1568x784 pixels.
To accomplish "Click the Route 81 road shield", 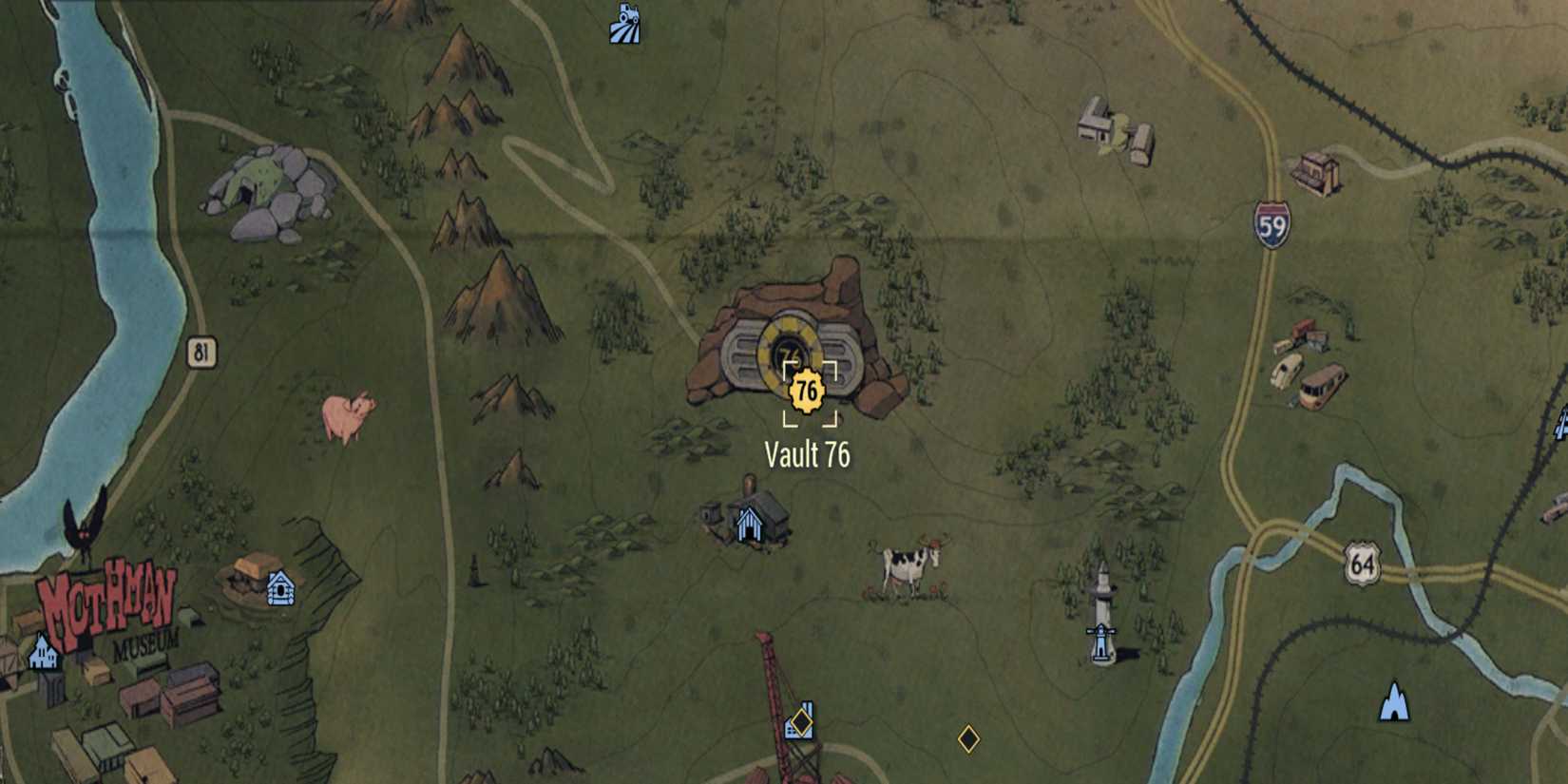I will (201, 350).
